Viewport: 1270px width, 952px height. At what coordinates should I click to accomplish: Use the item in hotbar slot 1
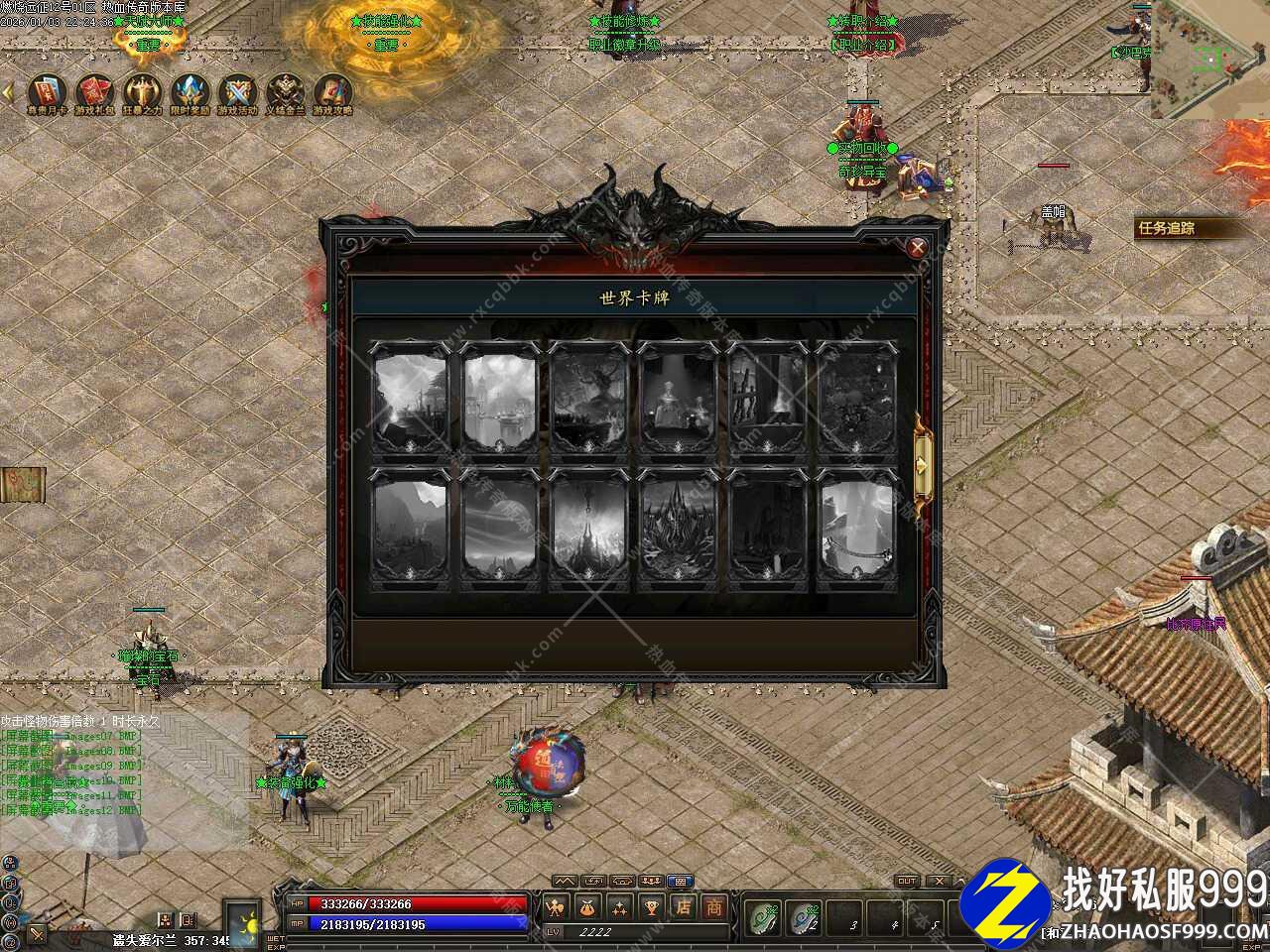click(x=764, y=919)
